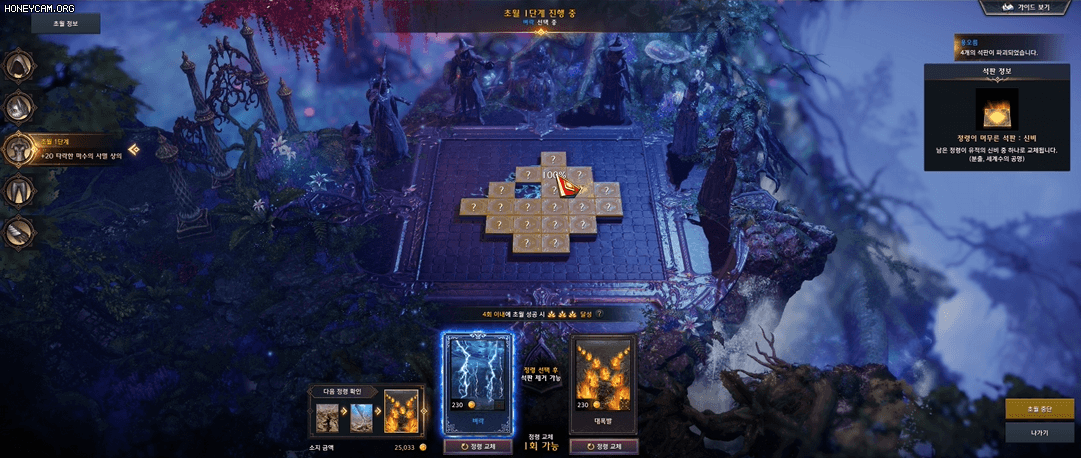Select the gloves equipment icon
The height and width of the screenshot is (458, 1081).
[x=19, y=232]
